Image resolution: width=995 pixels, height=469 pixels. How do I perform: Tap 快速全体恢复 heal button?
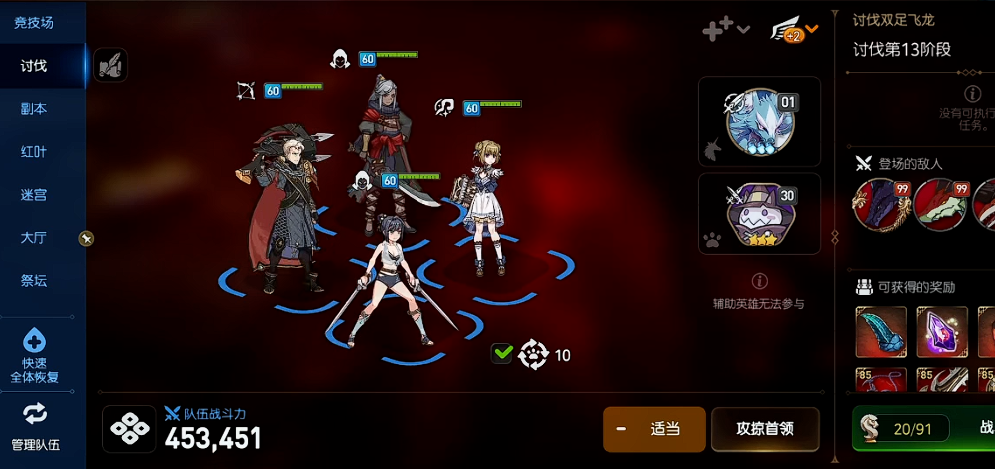coord(34,356)
